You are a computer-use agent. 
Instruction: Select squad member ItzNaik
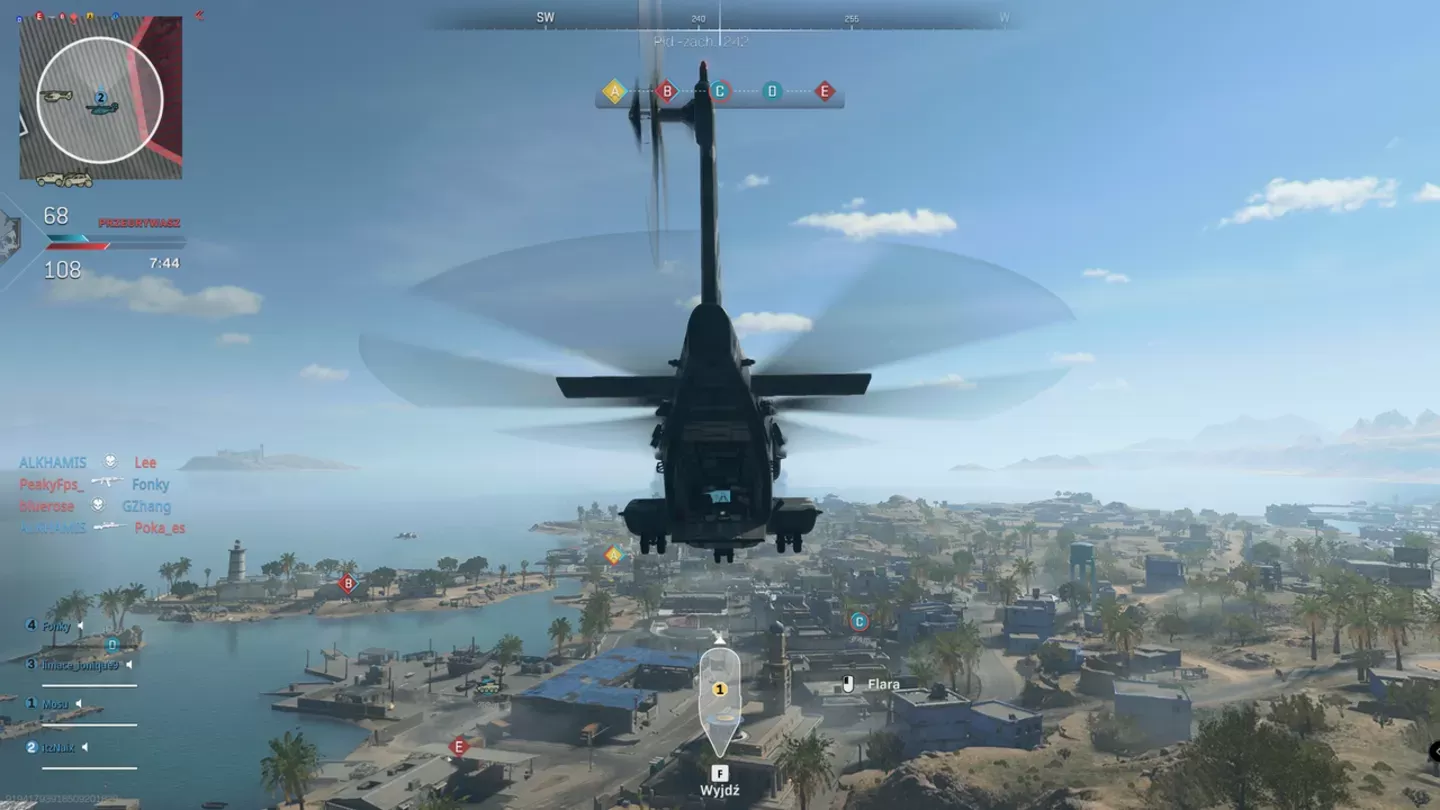(58, 747)
